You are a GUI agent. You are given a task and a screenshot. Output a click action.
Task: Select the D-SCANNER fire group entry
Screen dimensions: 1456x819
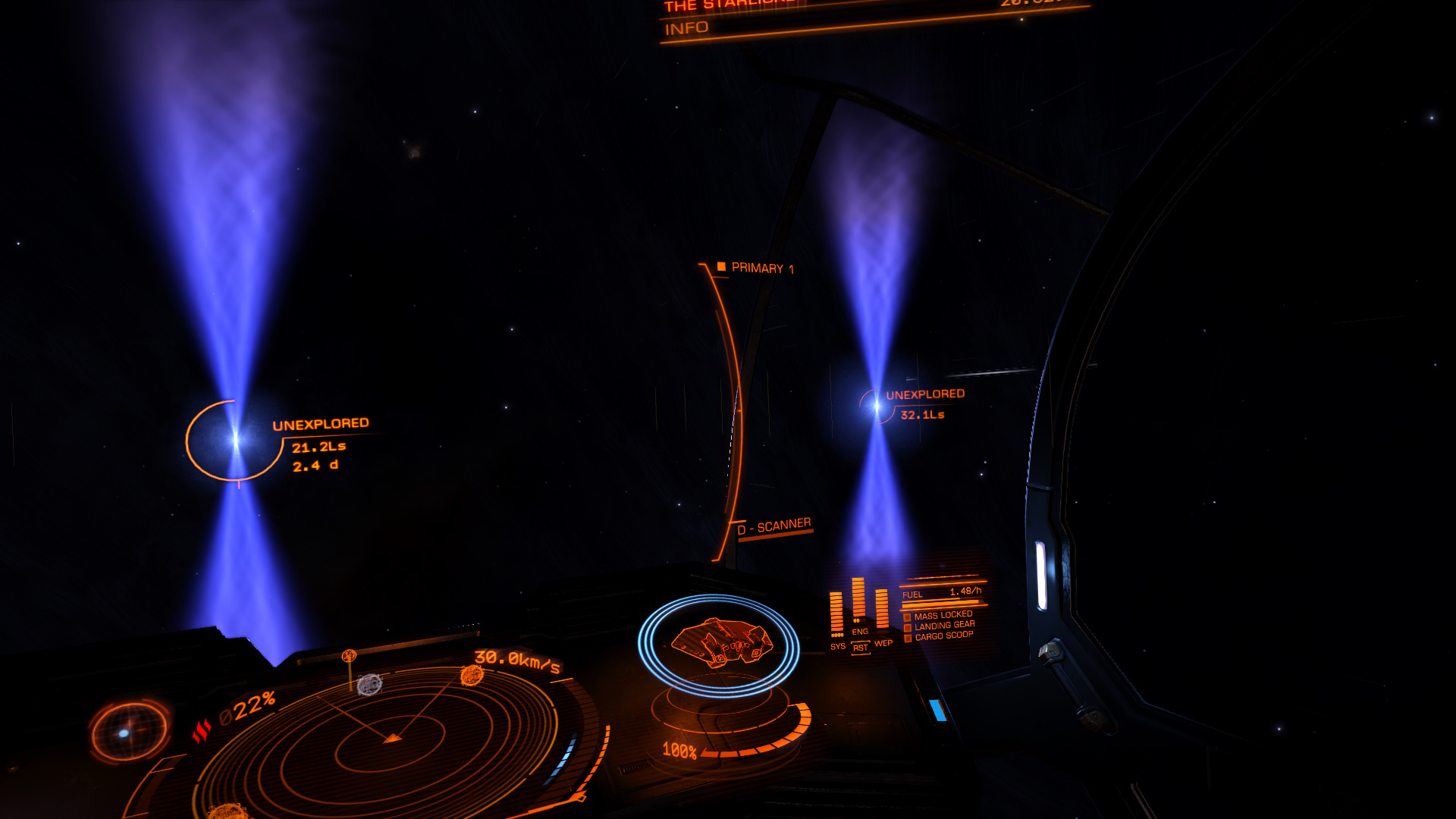773,526
